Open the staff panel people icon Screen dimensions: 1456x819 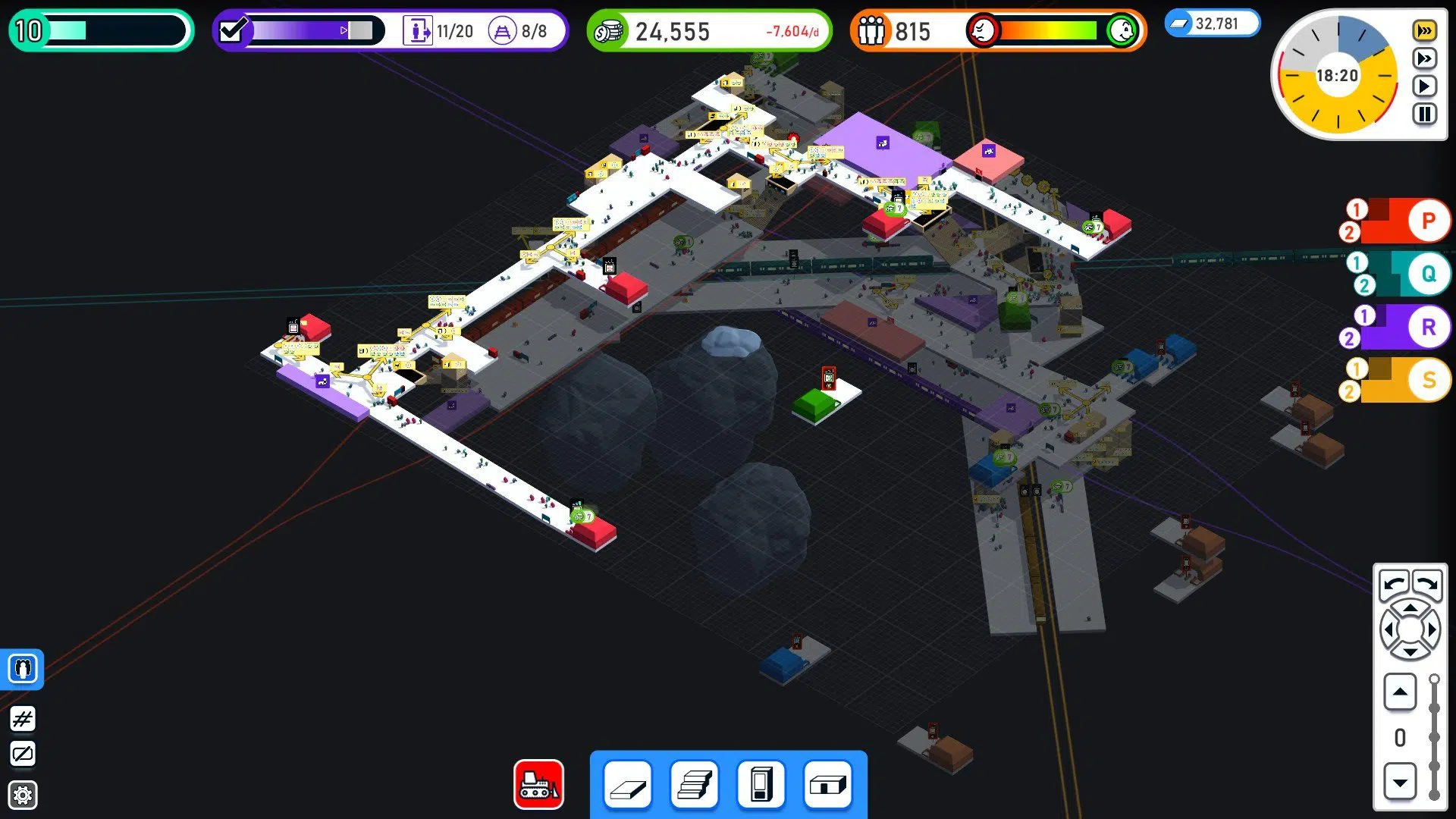(23, 669)
